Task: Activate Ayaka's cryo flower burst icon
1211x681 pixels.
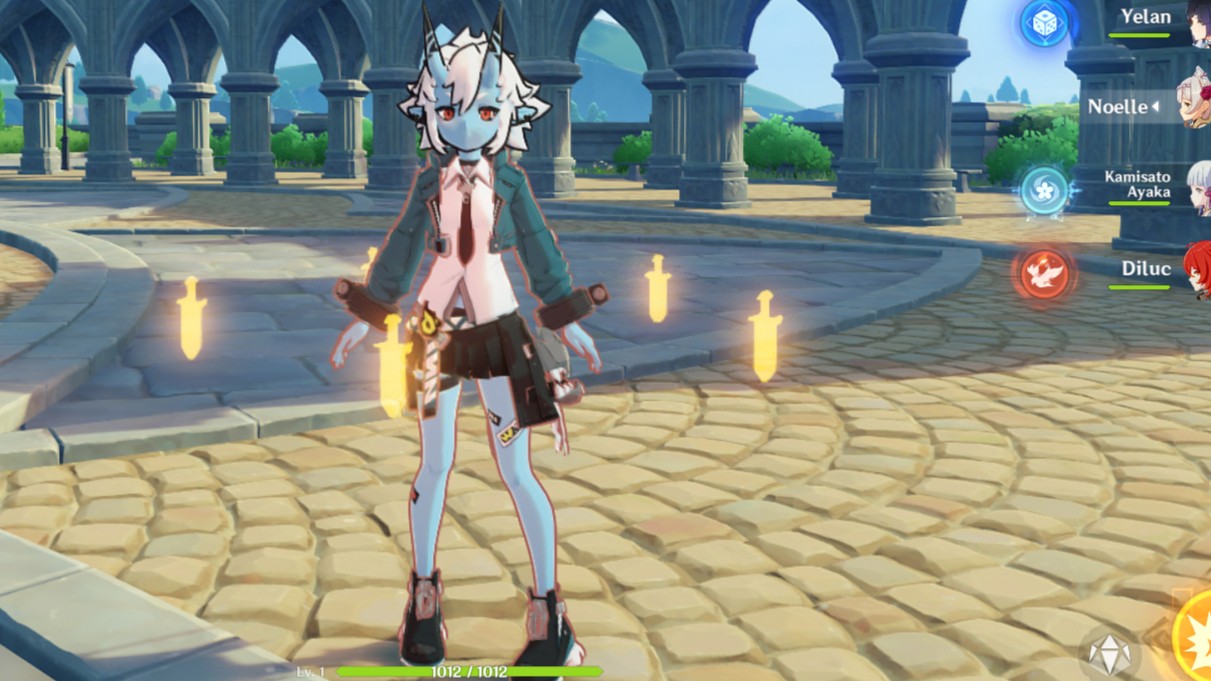Action: pos(1044,189)
